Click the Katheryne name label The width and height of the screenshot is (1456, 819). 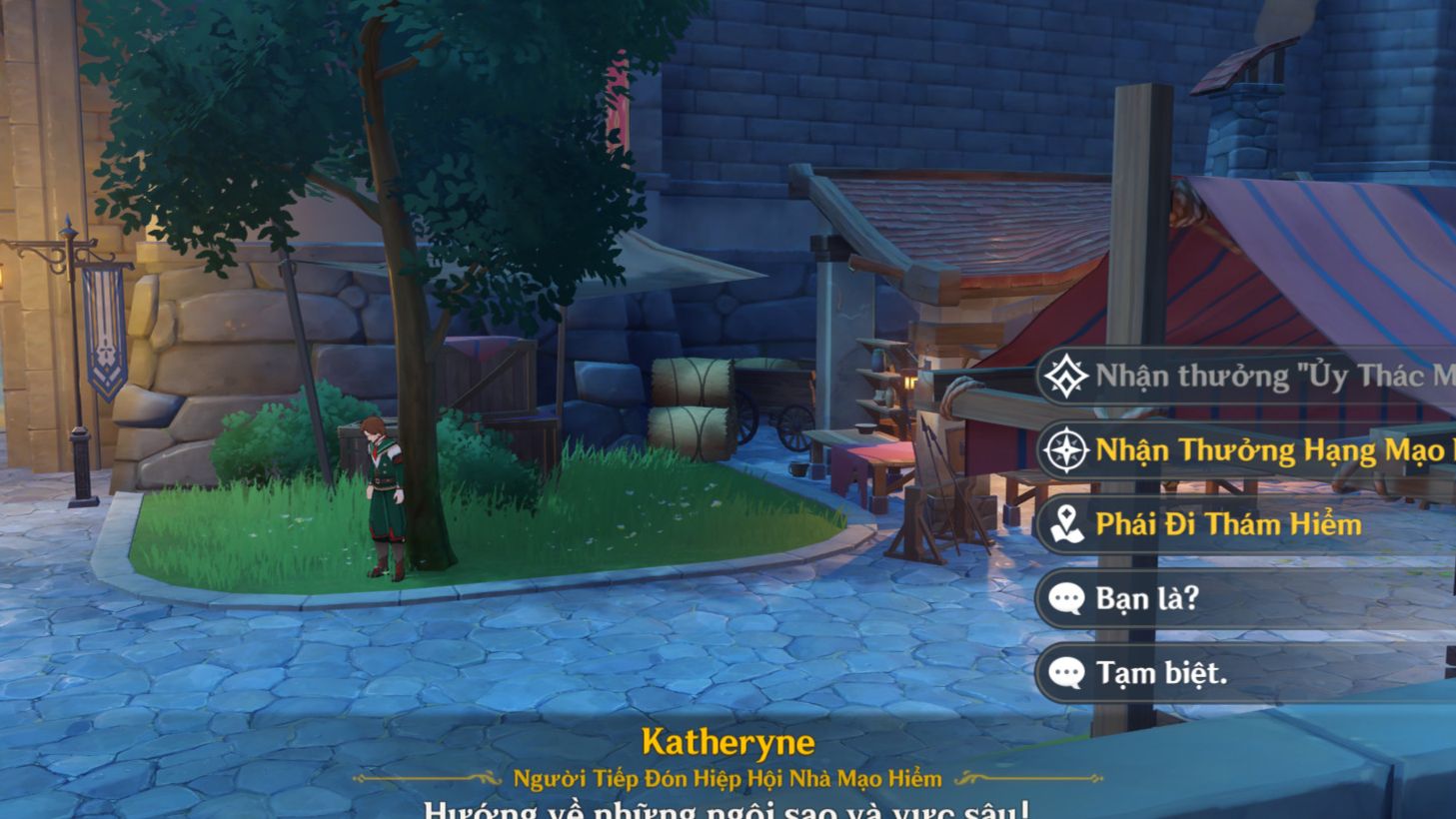coord(728,742)
